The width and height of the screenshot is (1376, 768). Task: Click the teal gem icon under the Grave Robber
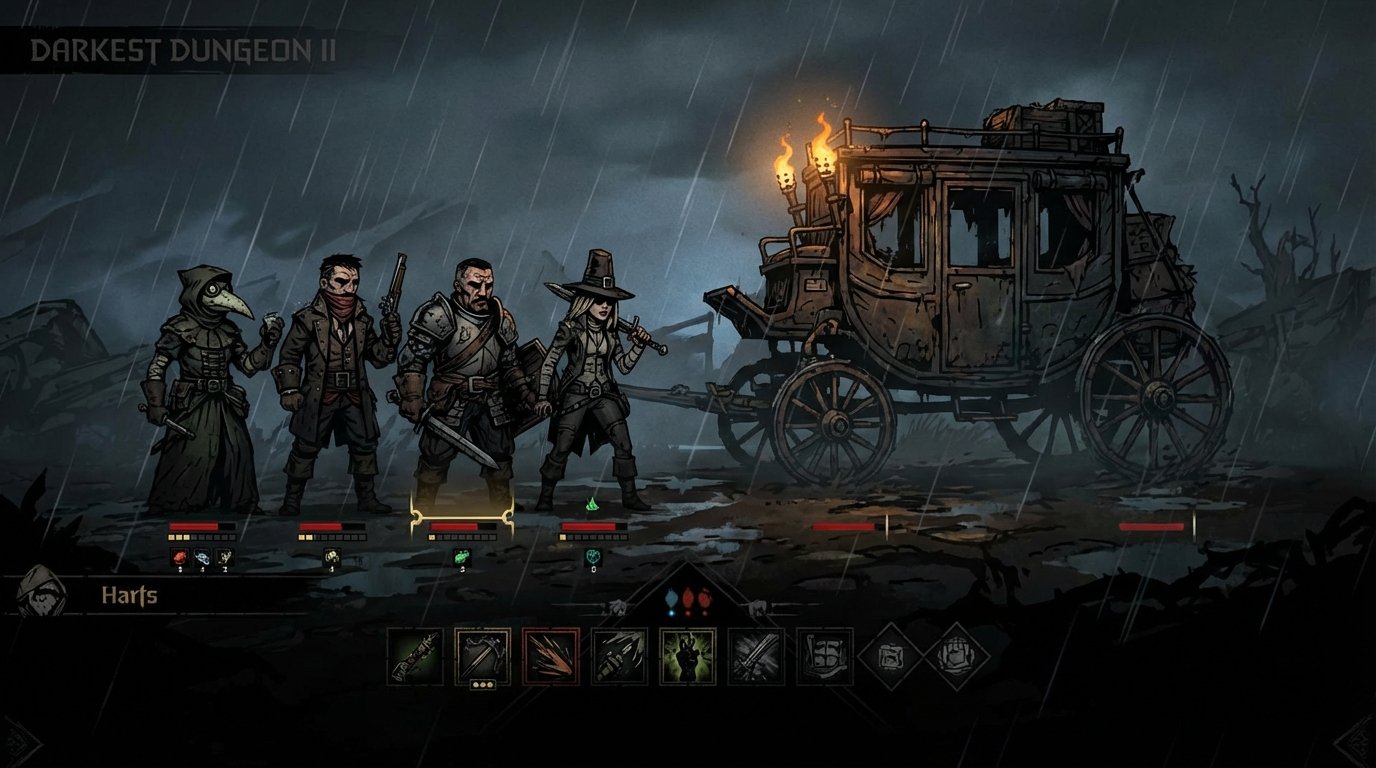coord(594,556)
